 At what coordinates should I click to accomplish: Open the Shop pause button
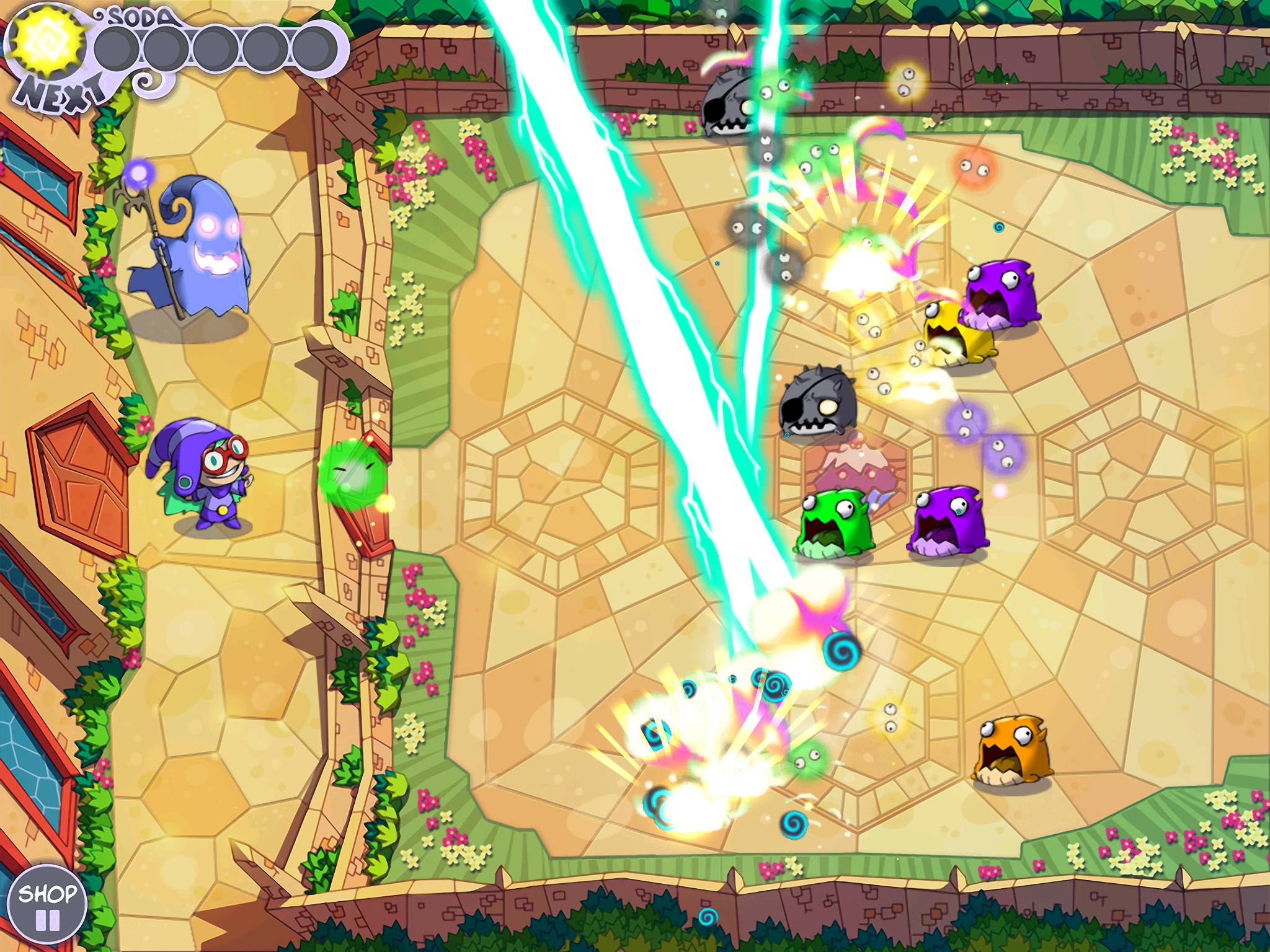point(47,906)
